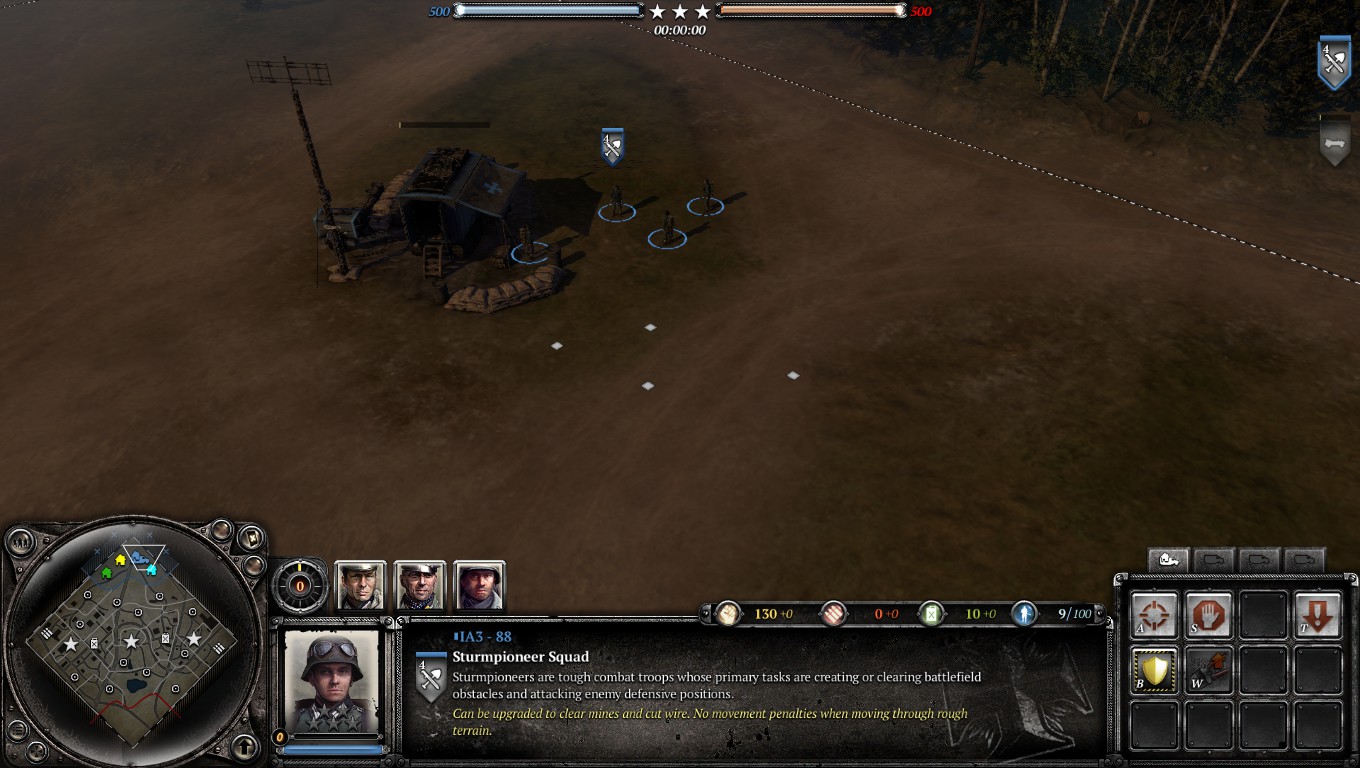Choose the third commander portrait wearing a helmet

pos(480,586)
